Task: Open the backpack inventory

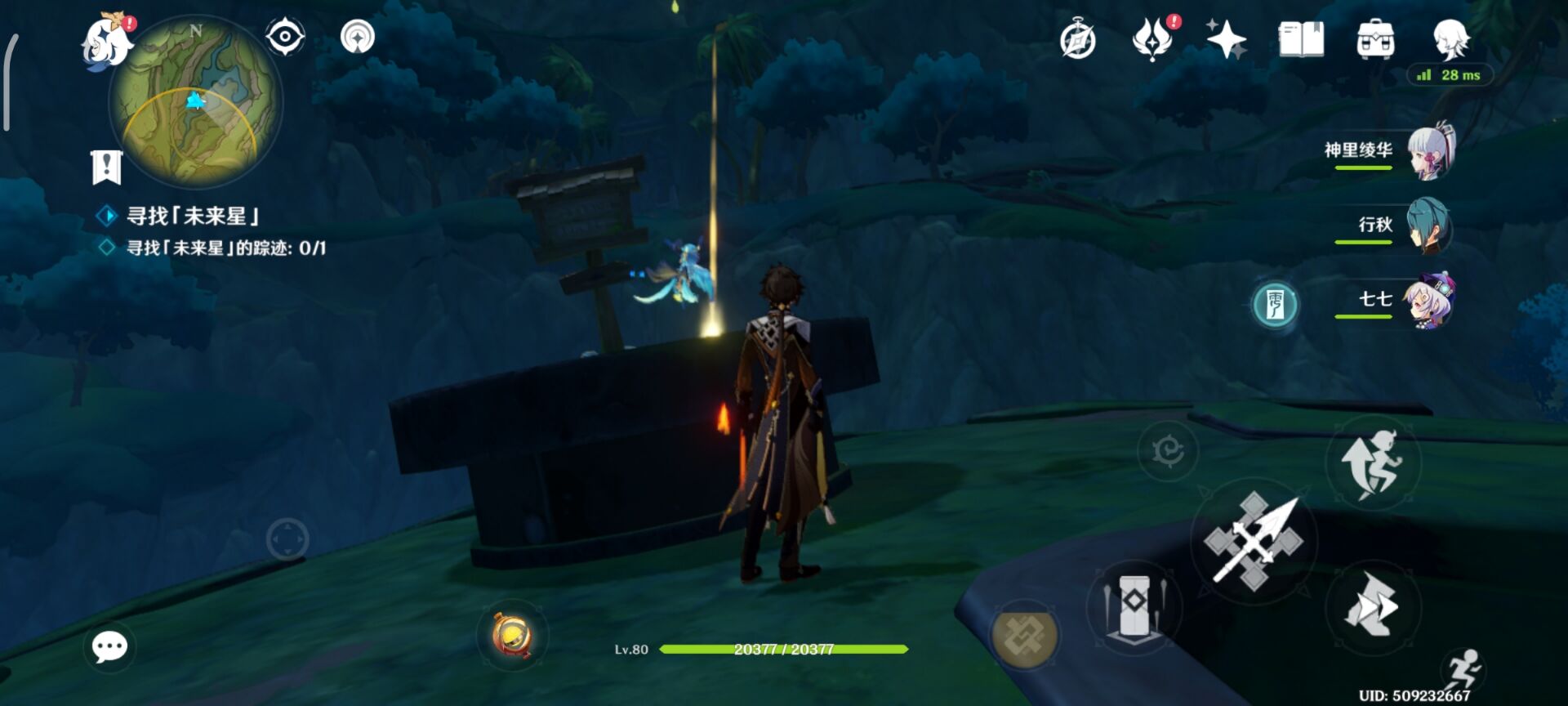Action: [1375, 39]
